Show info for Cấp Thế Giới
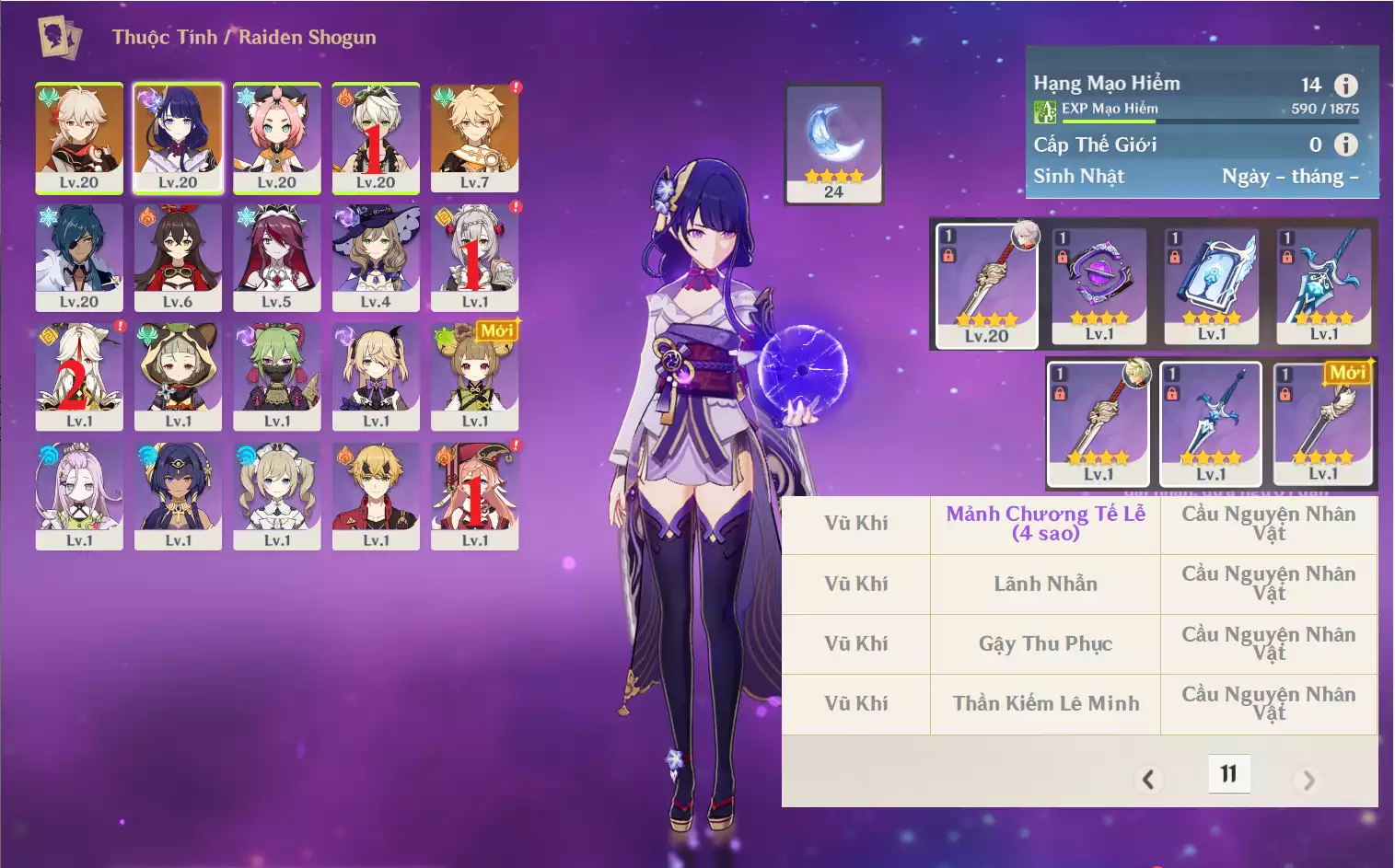Screen dimensions: 1395x868 (x=1346, y=145)
